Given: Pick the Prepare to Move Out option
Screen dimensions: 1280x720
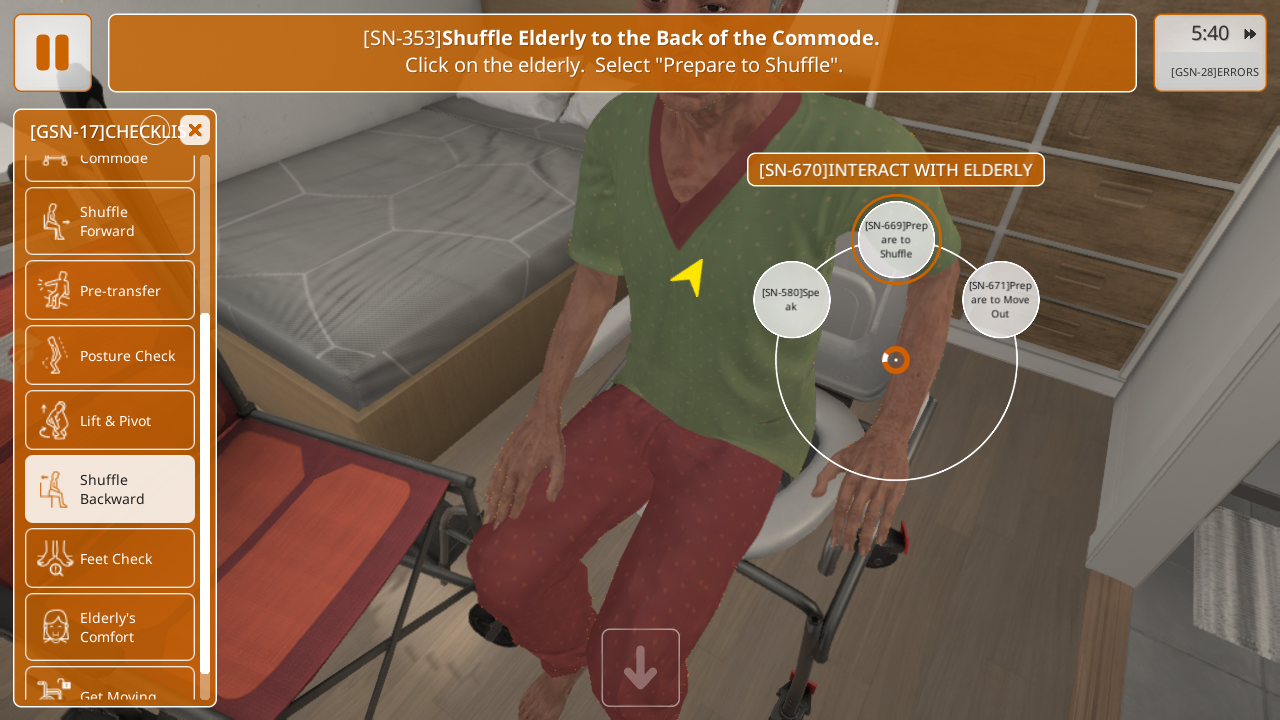Looking at the screenshot, I should click(x=1000, y=299).
